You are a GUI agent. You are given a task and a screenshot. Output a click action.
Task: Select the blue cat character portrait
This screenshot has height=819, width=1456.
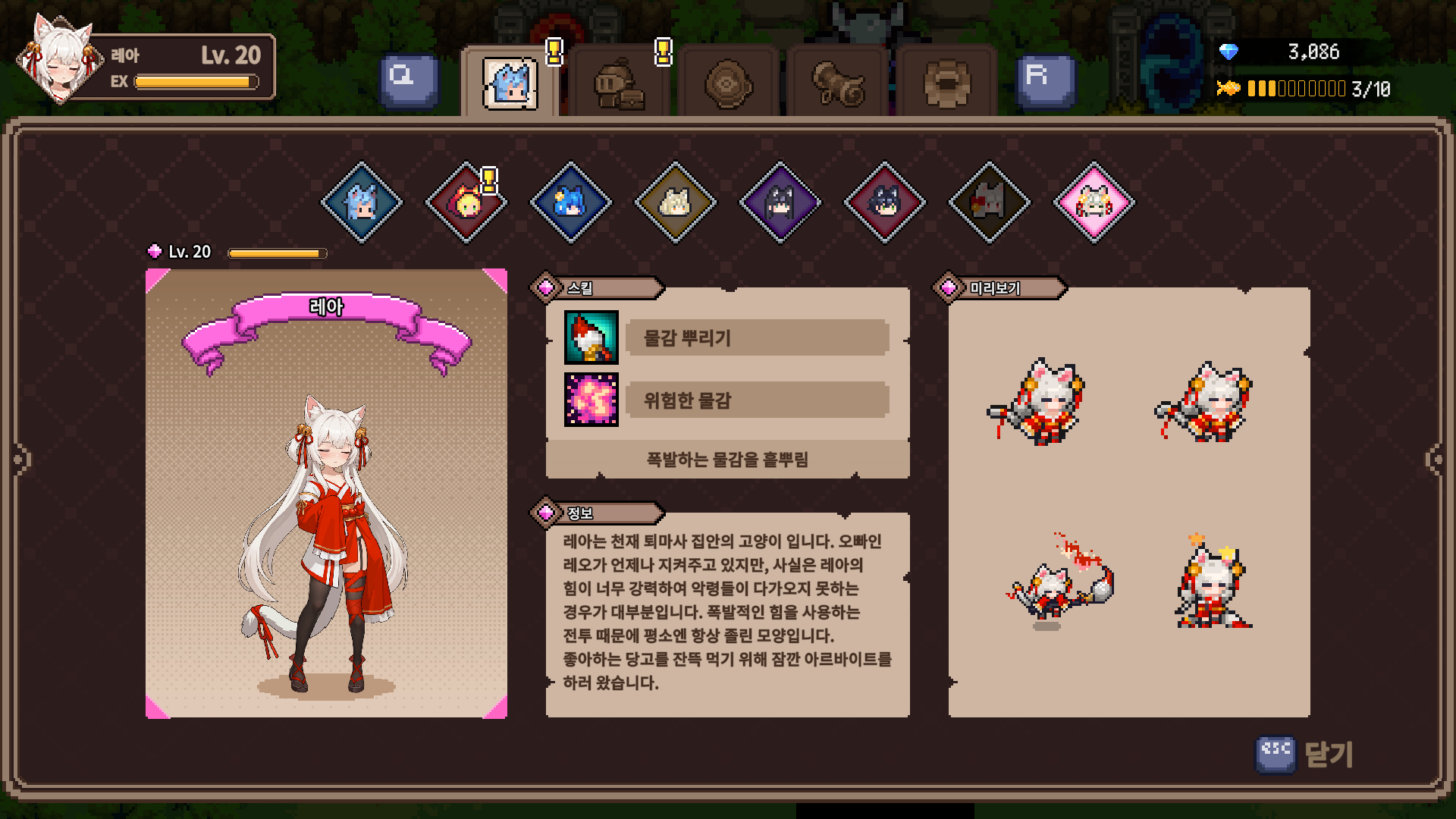(571, 202)
